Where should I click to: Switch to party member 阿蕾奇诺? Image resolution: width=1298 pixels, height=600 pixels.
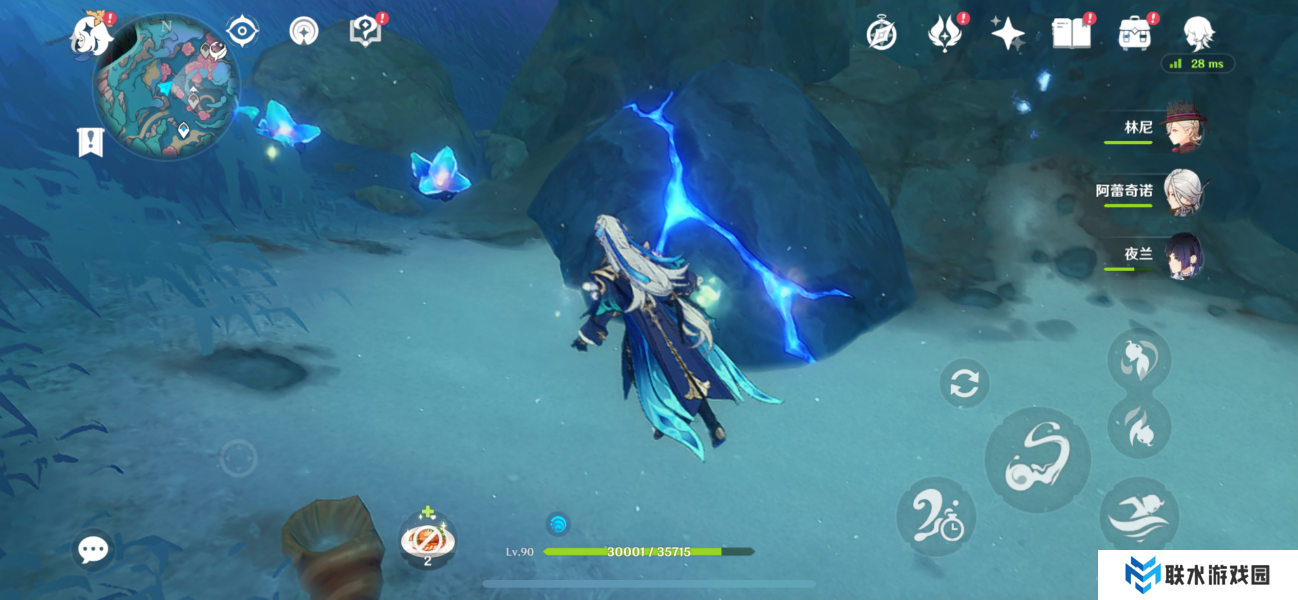coord(1185,191)
